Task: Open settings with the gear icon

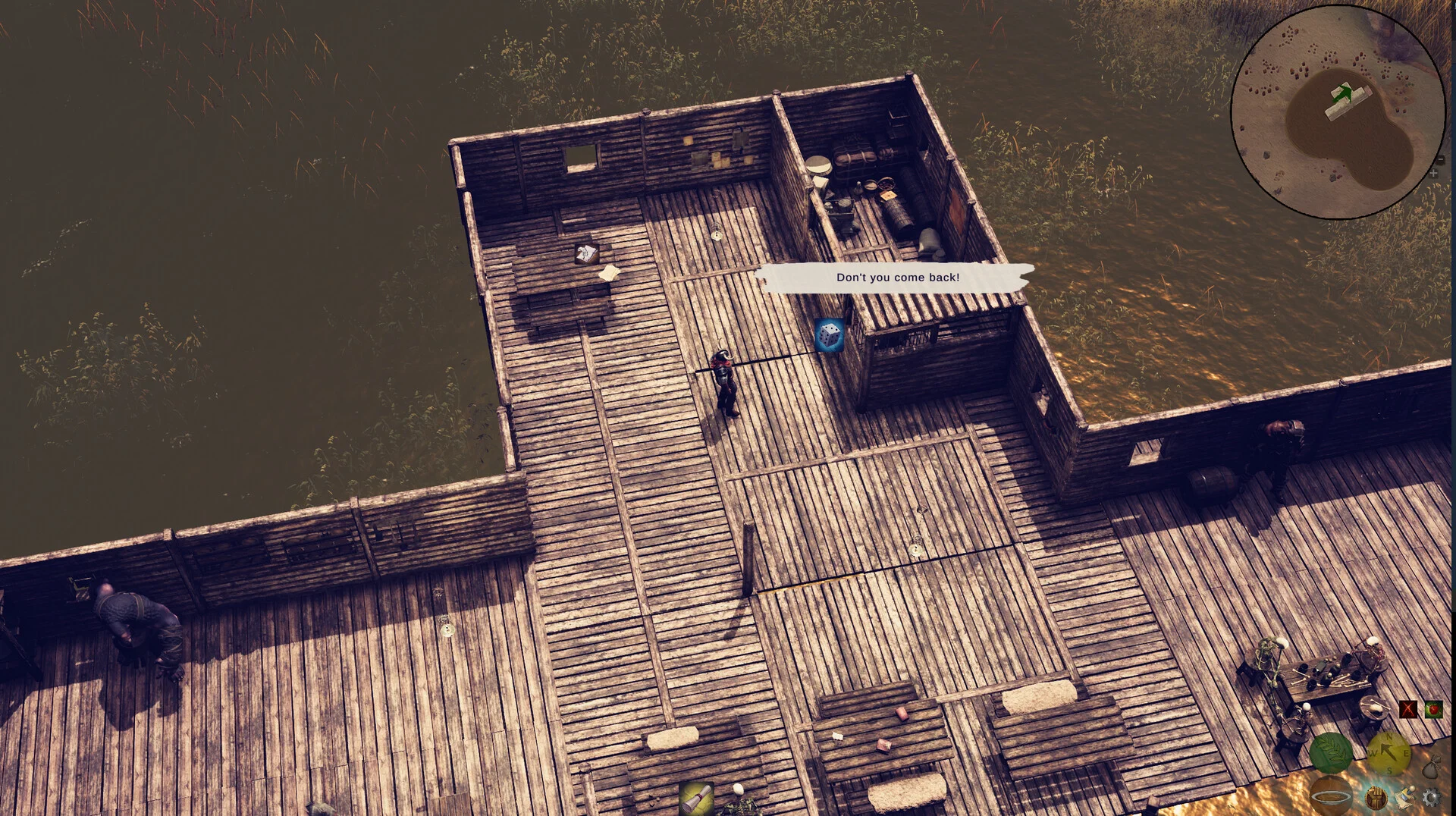Action: [x=1430, y=797]
